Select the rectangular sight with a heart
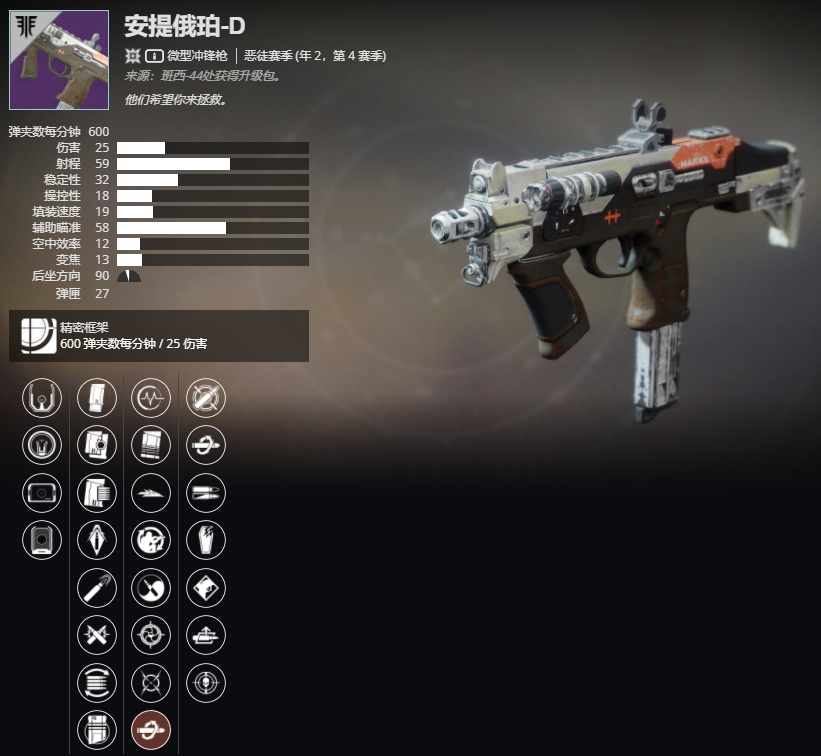 click(x=42, y=492)
